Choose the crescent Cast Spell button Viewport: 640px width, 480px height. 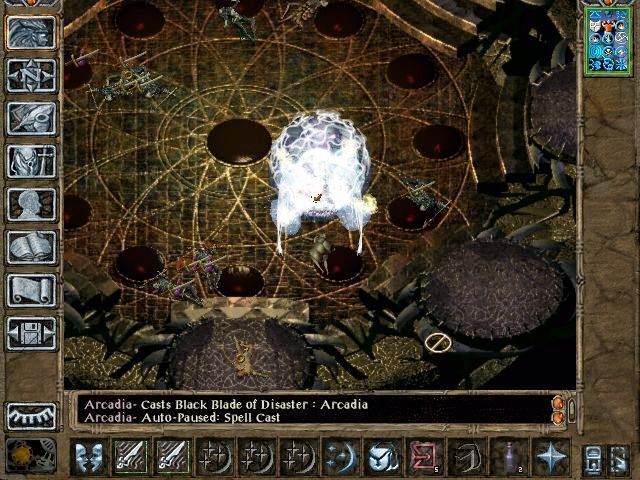point(341,457)
